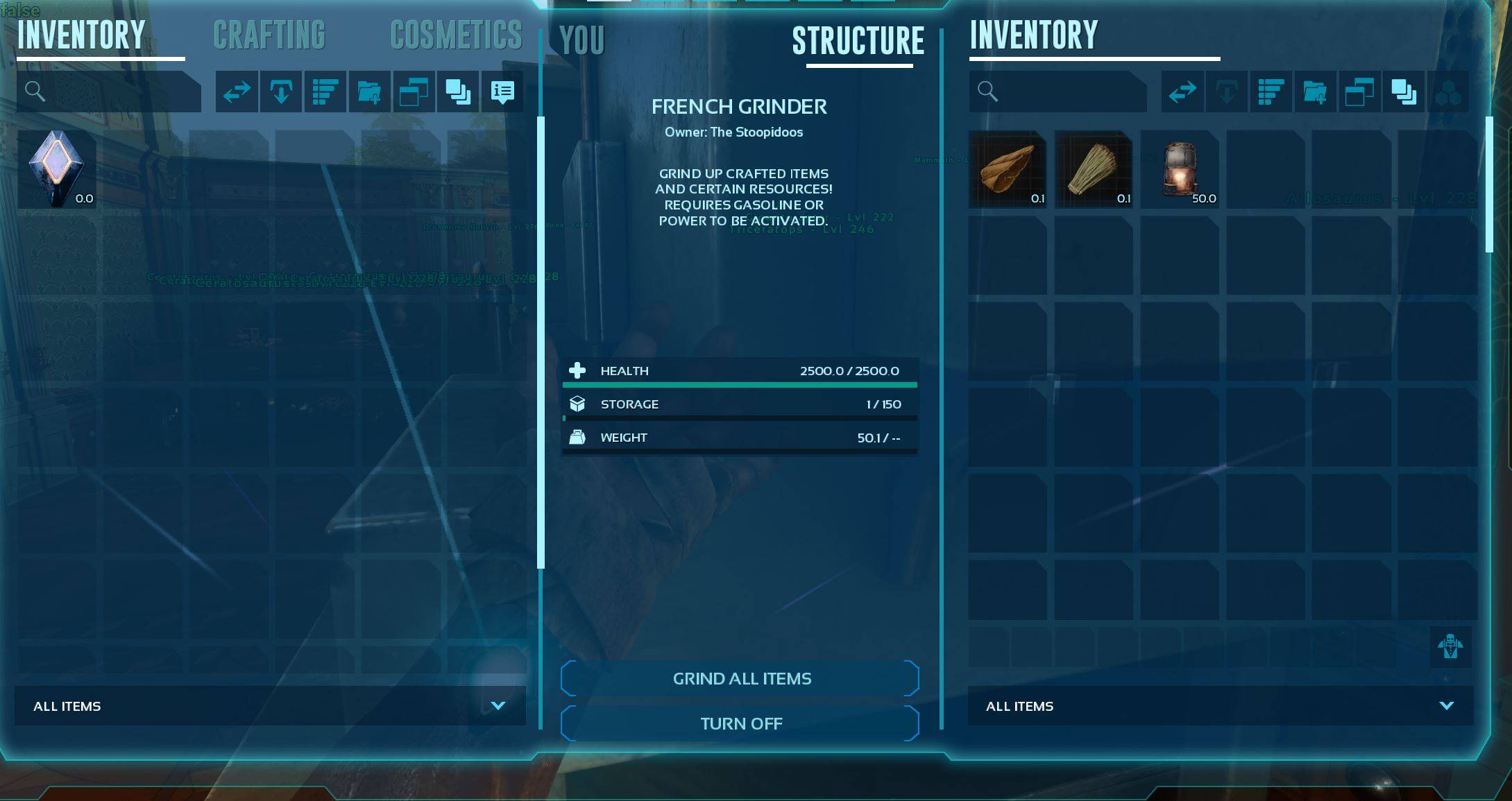Toggle the item stacks icon in player inventory
This screenshot has width=1512, height=801.
pyautogui.click(x=458, y=91)
